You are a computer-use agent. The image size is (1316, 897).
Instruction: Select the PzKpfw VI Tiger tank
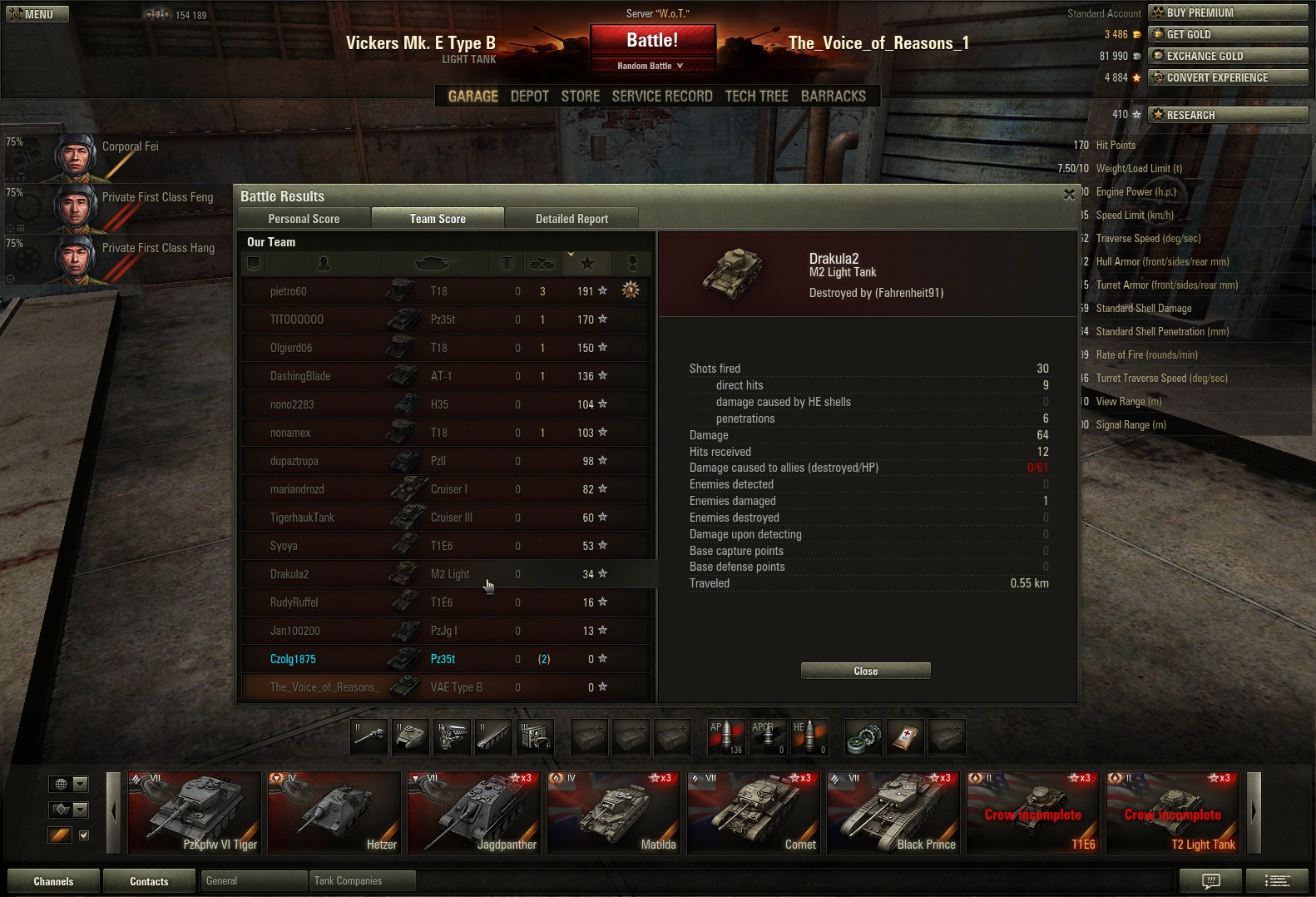point(194,813)
